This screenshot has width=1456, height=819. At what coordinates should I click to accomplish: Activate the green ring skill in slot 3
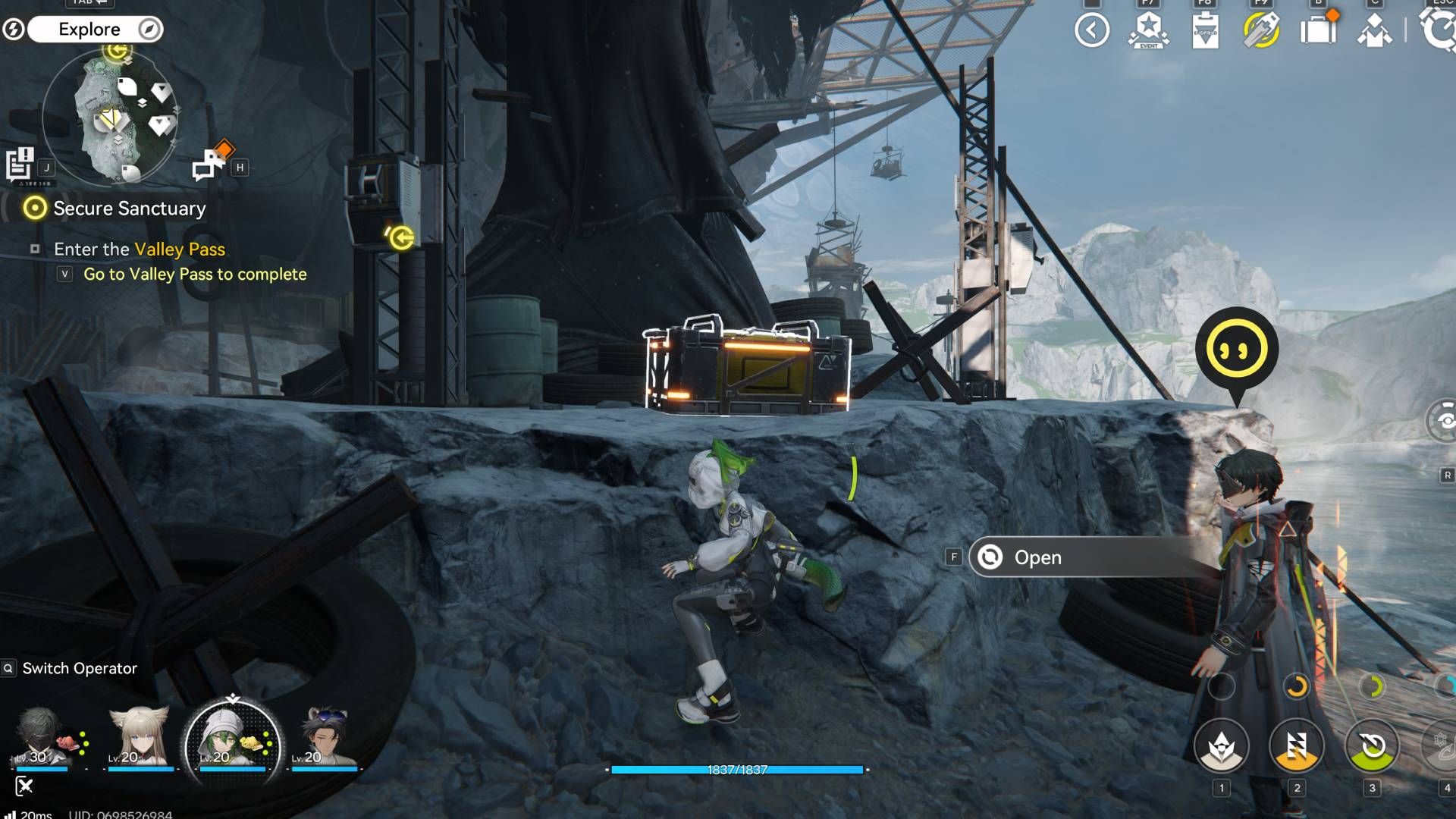tap(1373, 746)
